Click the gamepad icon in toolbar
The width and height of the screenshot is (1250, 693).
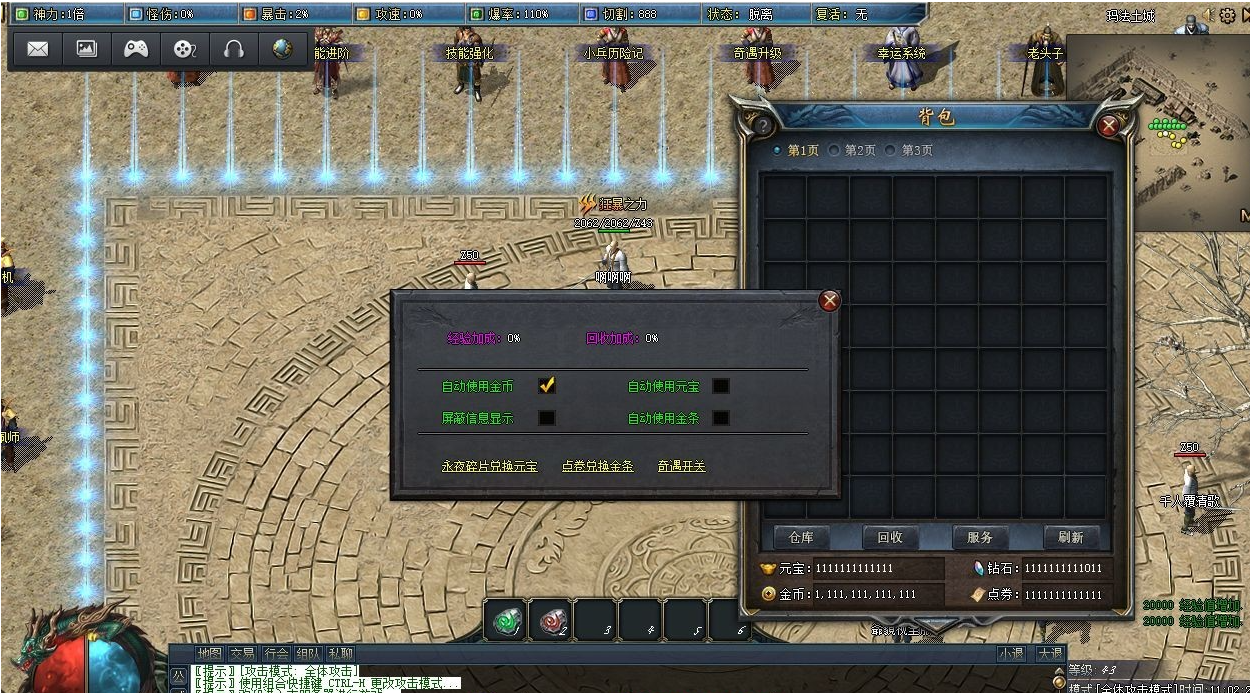136,49
